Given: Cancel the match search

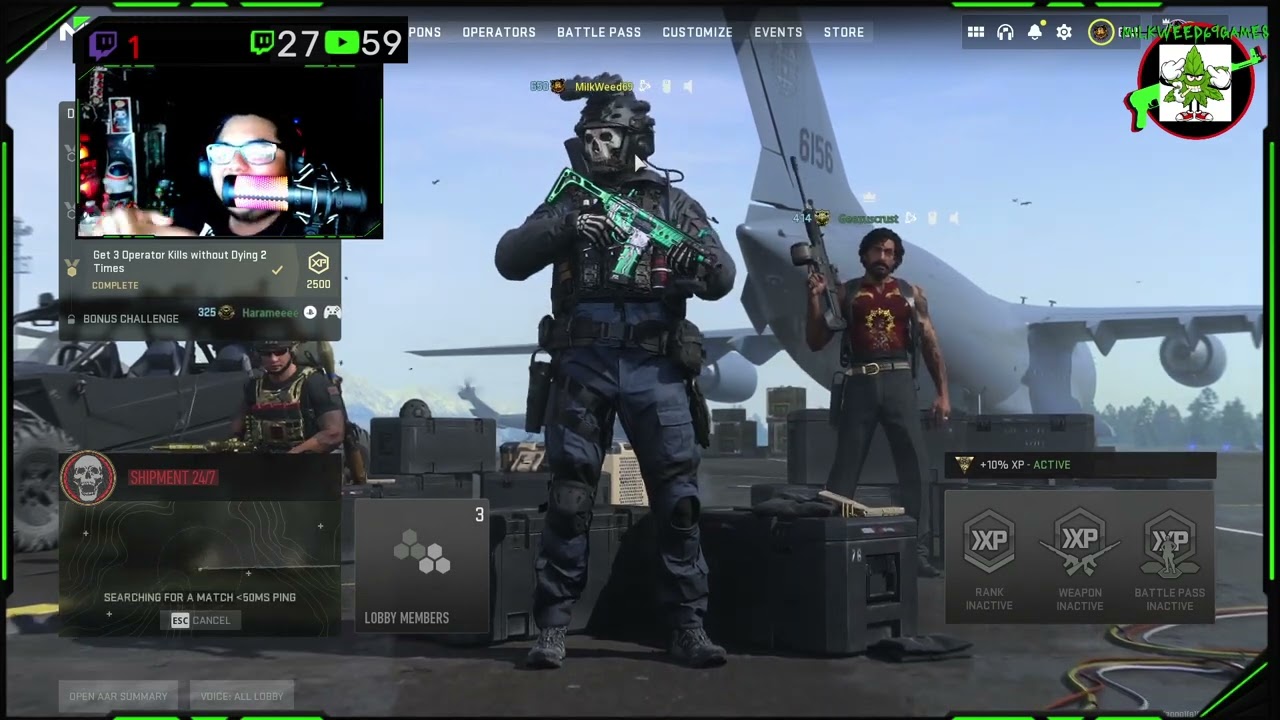Looking at the screenshot, I should pyautogui.click(x=201, y=620).
